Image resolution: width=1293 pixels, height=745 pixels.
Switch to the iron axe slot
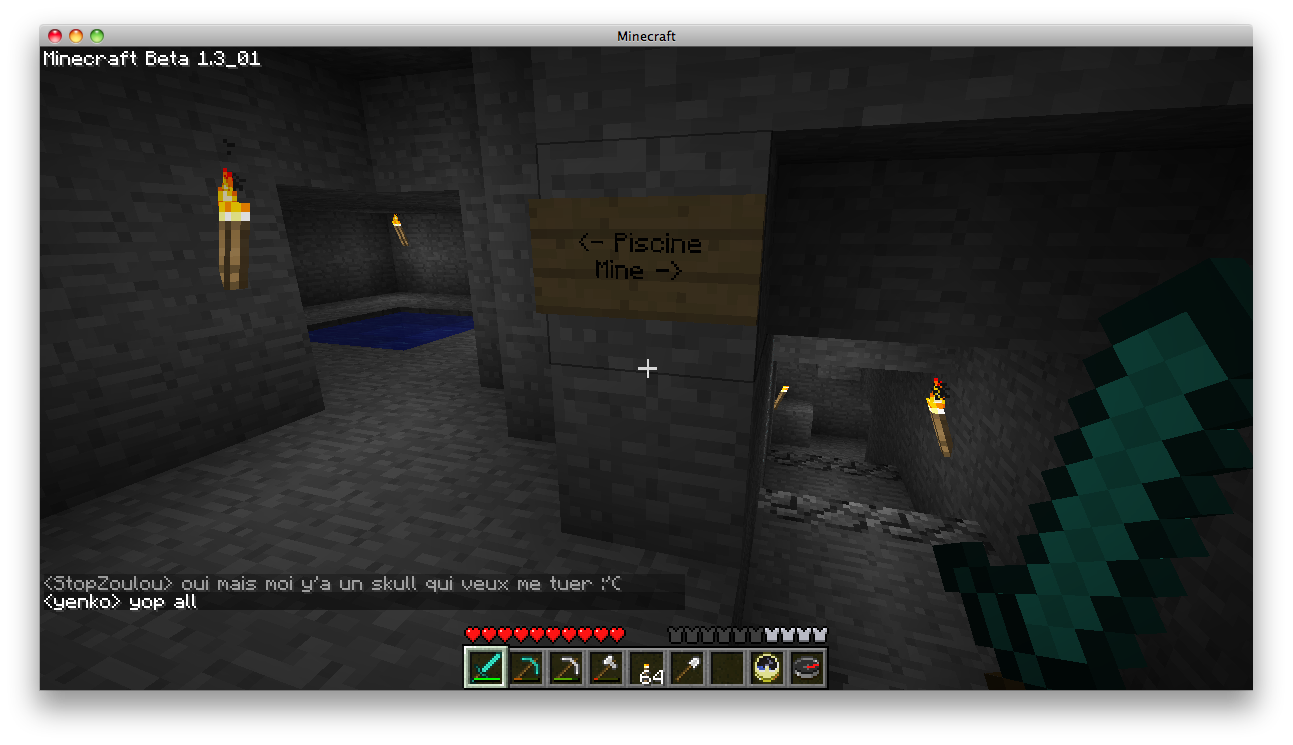(606, 667)
